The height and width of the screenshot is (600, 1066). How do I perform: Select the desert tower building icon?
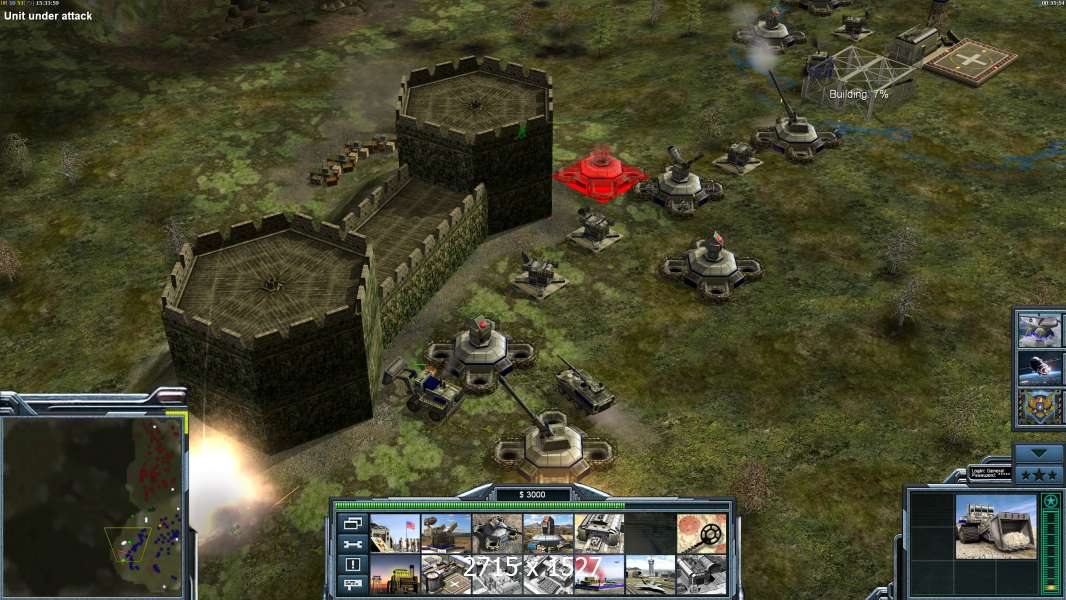[x=548, y=533]
